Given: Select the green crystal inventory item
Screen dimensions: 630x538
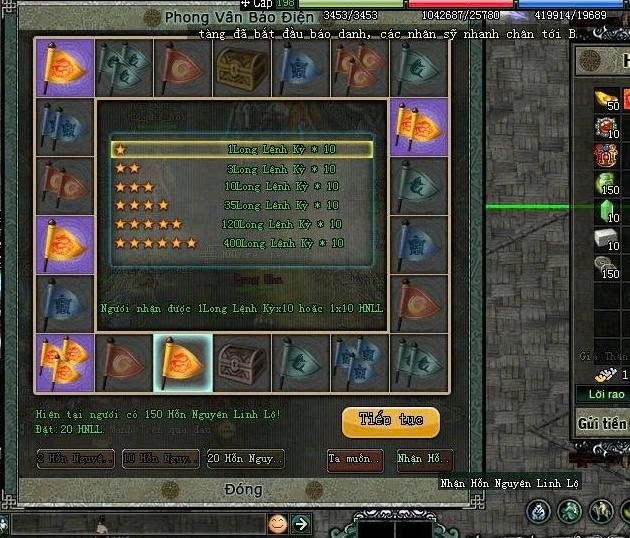Looking at the screenshot, I should click(607, 210).
